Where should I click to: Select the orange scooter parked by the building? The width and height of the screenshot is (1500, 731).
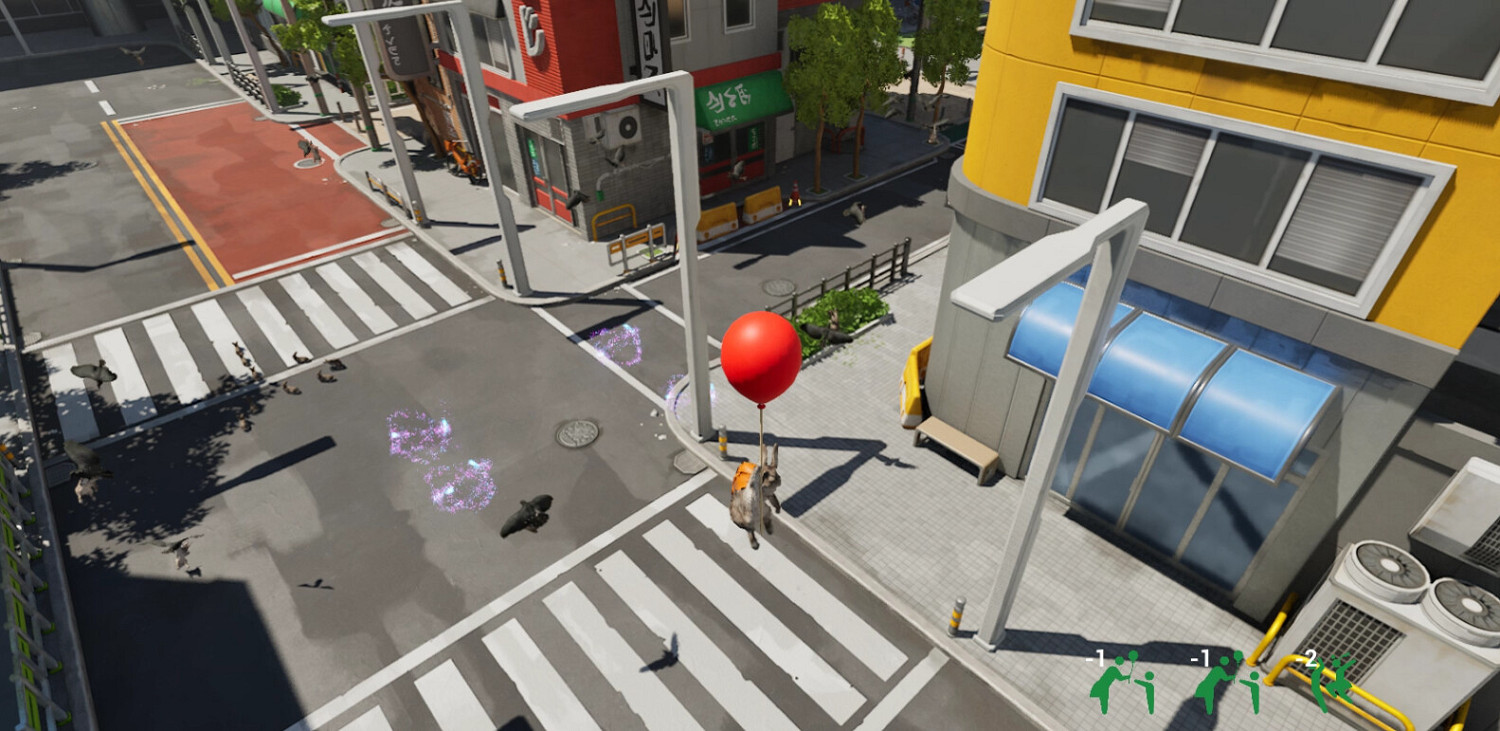pyautogui.click(x=460, y=160)
